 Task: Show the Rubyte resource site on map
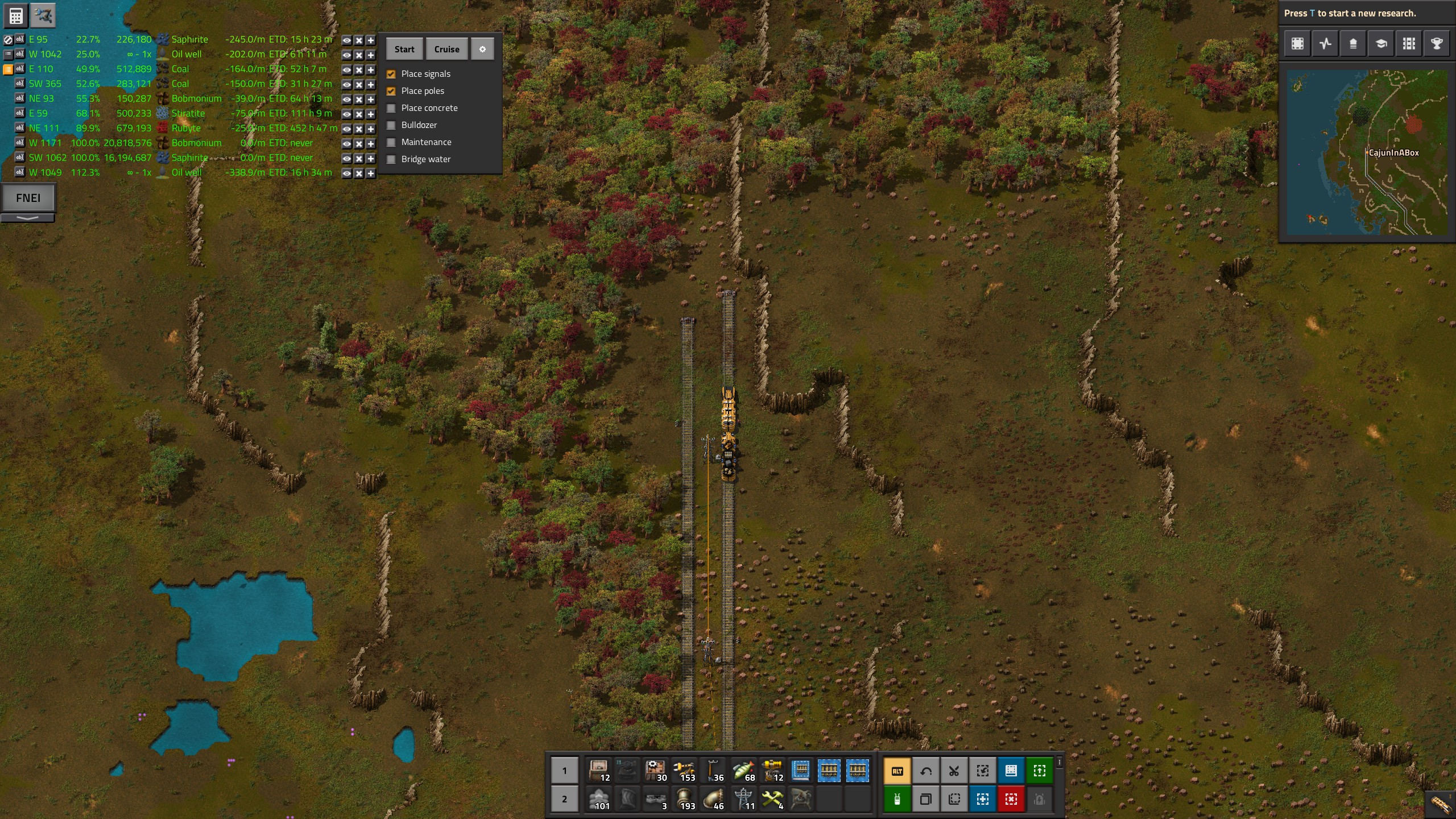click(x=346, y=129)
